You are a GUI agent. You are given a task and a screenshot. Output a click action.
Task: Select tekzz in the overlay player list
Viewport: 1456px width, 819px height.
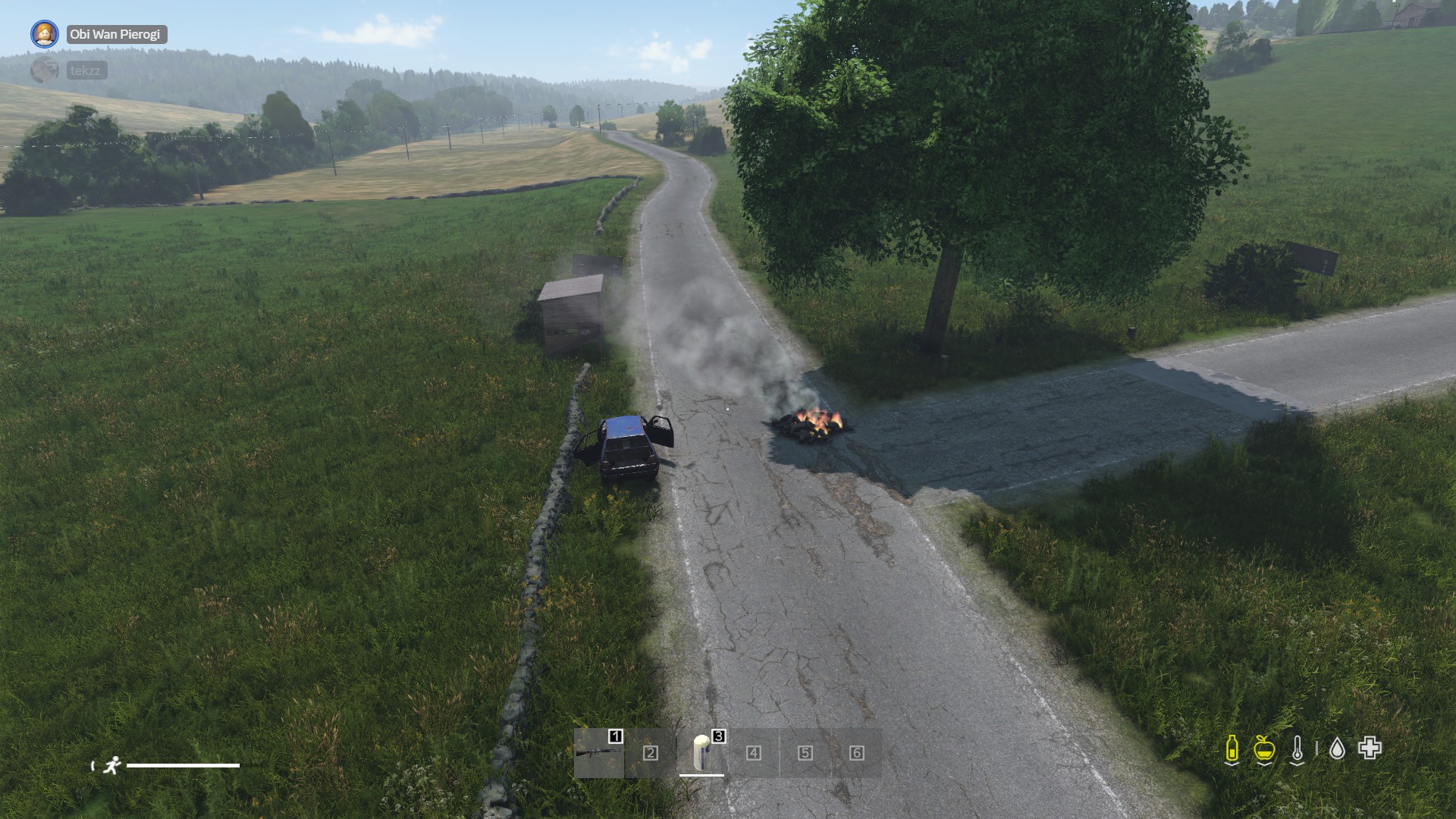[84, 71]
